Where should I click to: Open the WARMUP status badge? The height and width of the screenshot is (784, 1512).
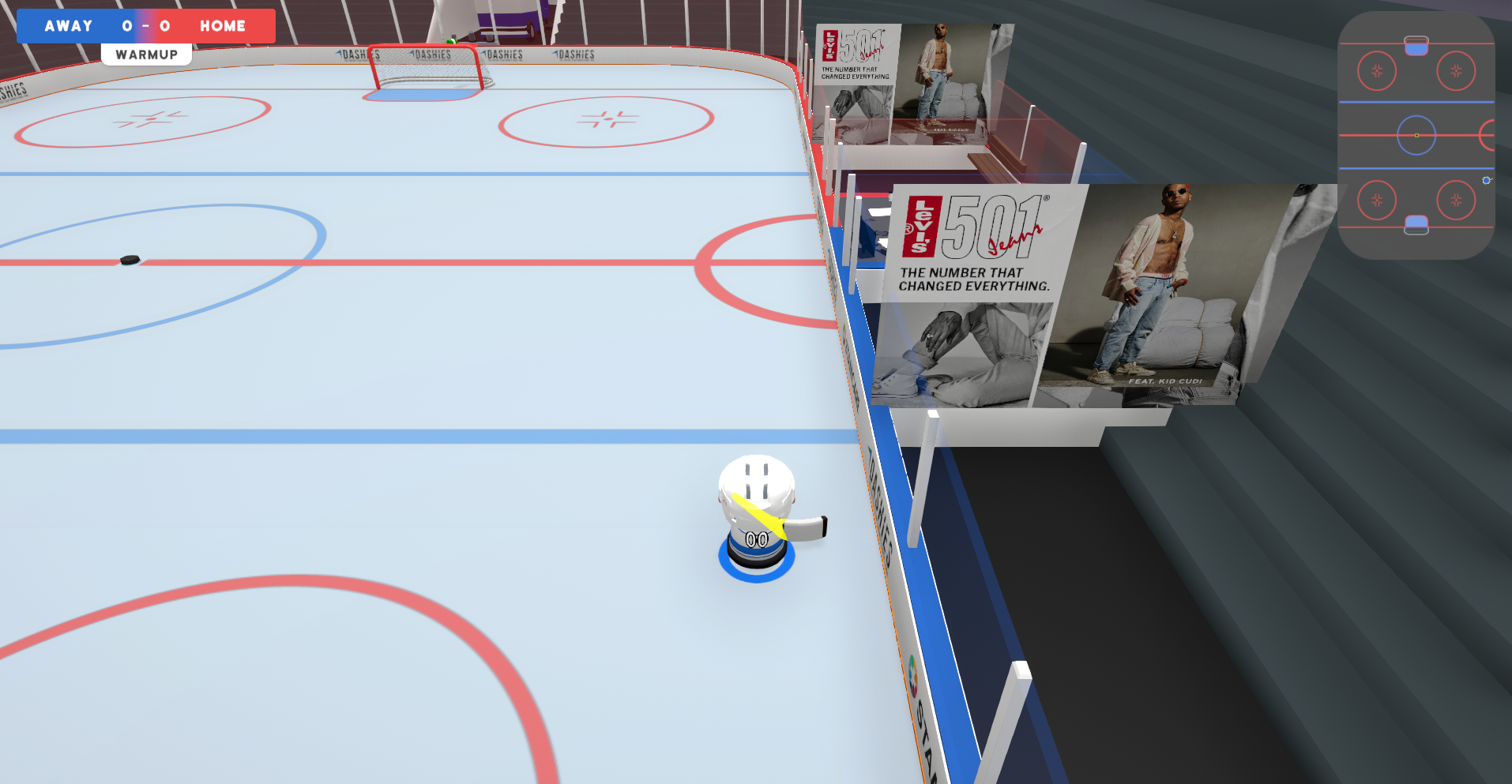(146, 54)
